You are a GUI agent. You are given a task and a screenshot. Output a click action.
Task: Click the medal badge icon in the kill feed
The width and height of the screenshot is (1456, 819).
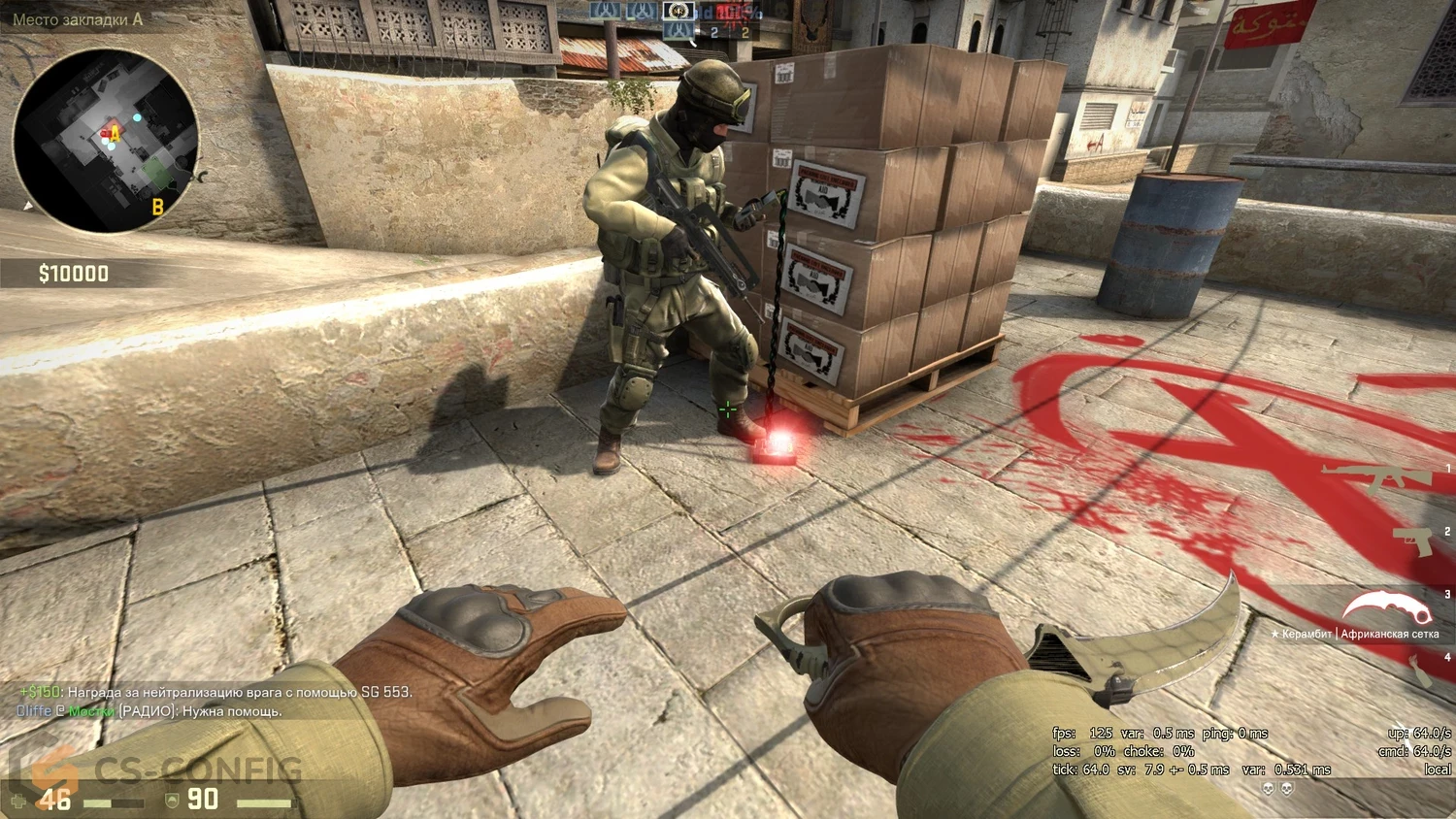(677, 13)
